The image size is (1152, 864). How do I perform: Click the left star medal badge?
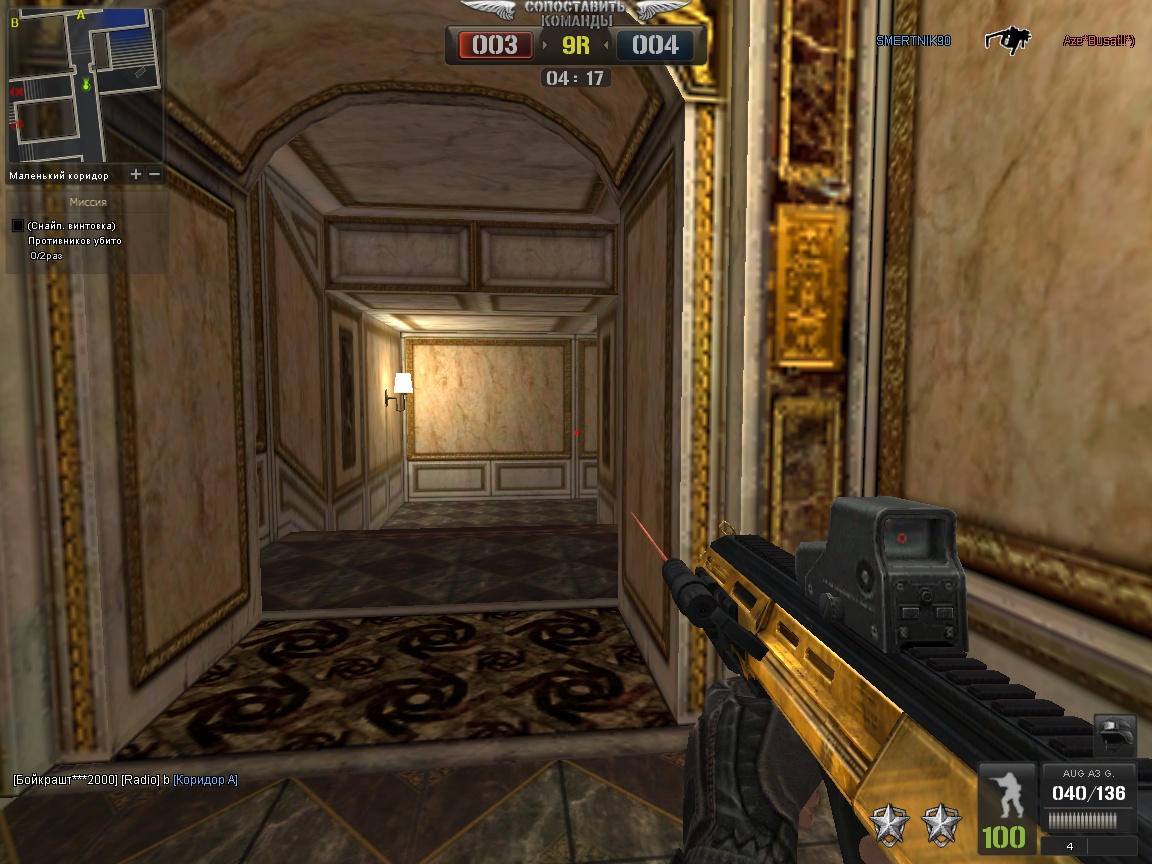pyautogui.click(x=887, y=824)
